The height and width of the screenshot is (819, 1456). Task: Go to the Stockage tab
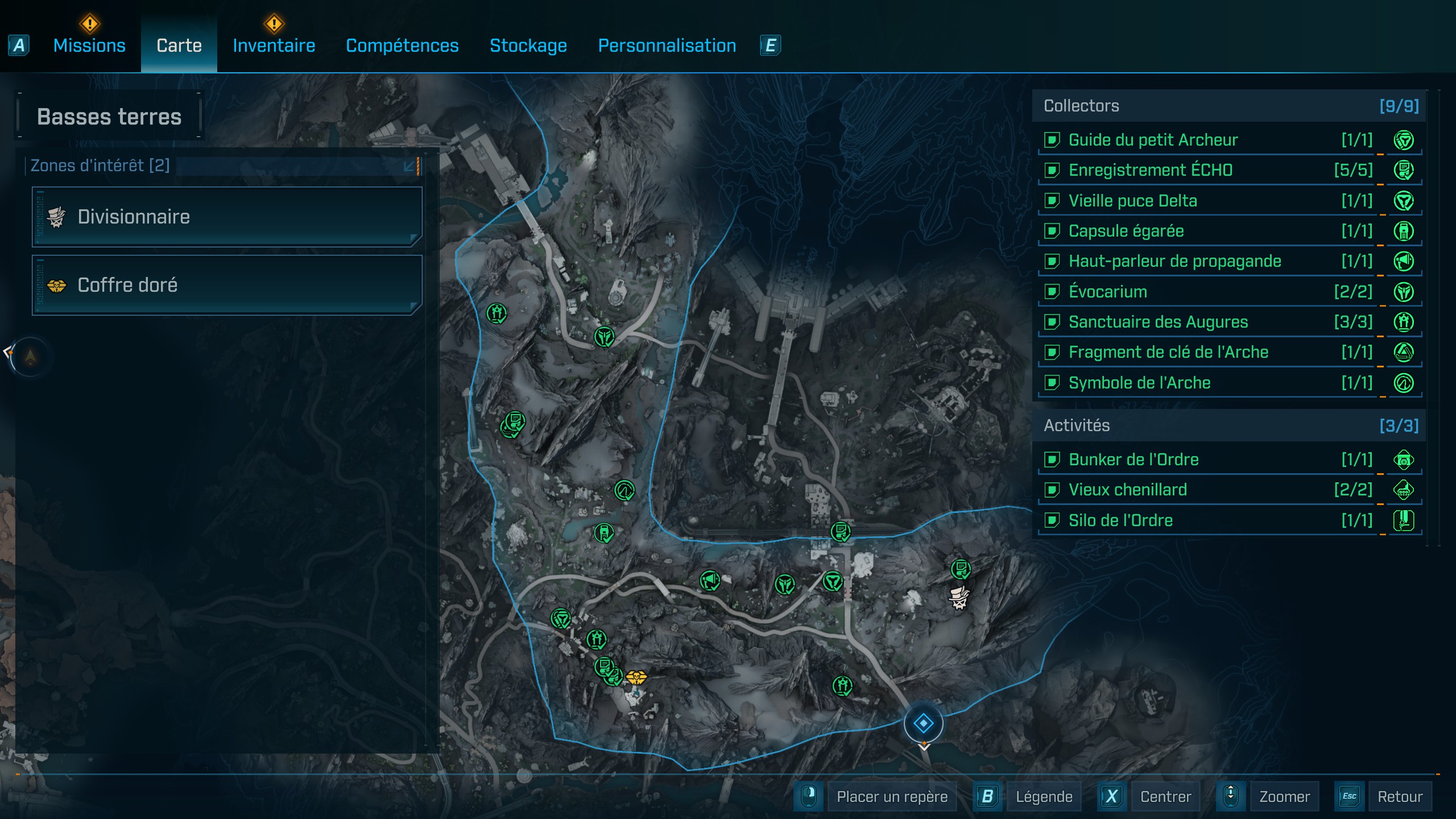point(528,45)
